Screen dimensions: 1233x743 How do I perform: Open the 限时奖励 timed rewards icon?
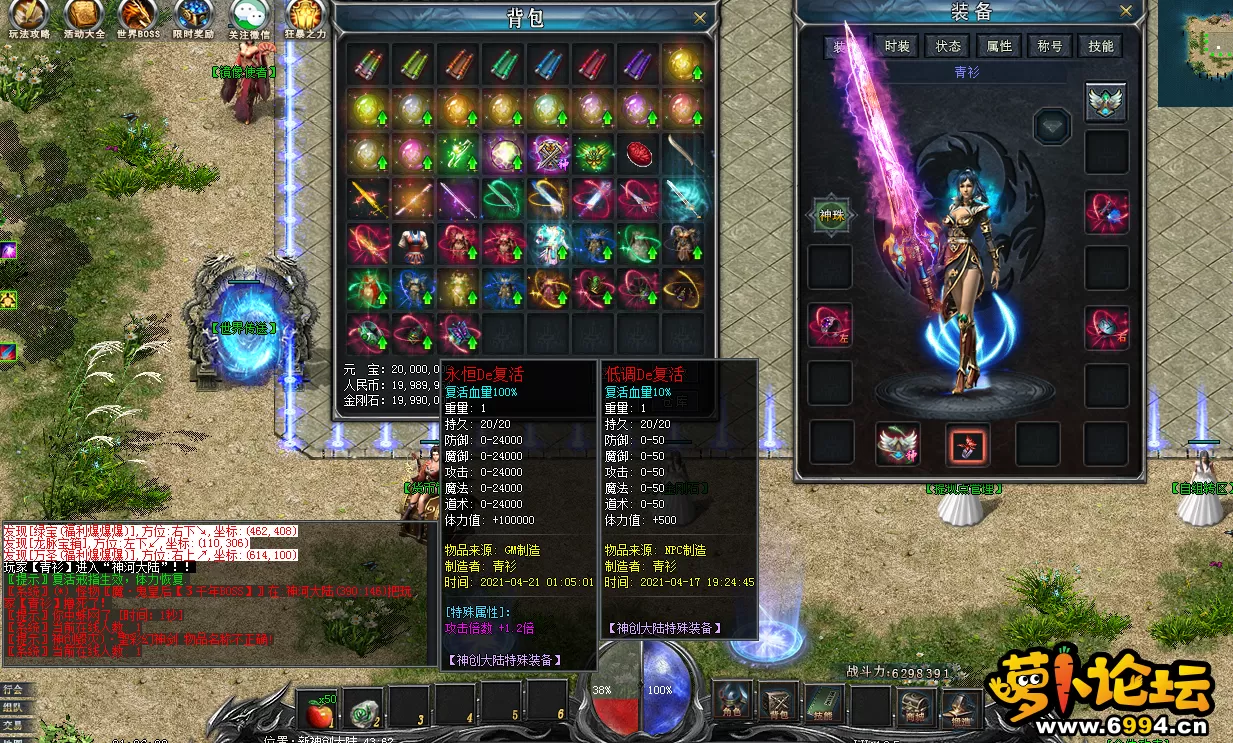tap(193, 17)
